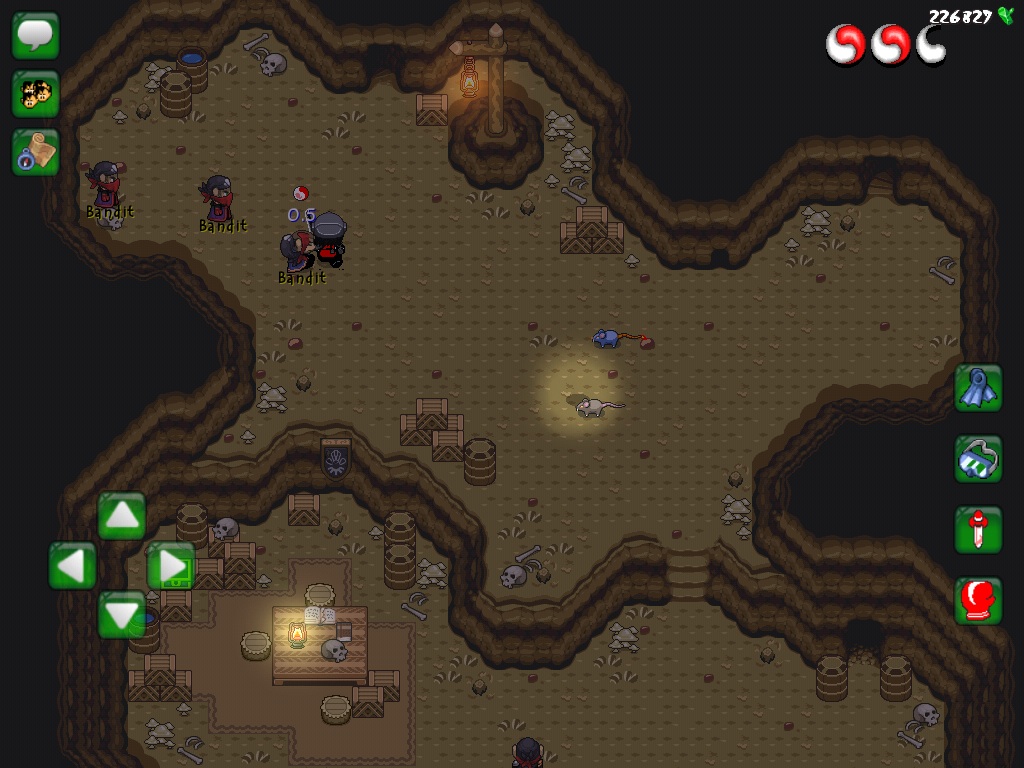
Task: Tap the down arrow on the D-pad
Action: [x=122, y=614]
